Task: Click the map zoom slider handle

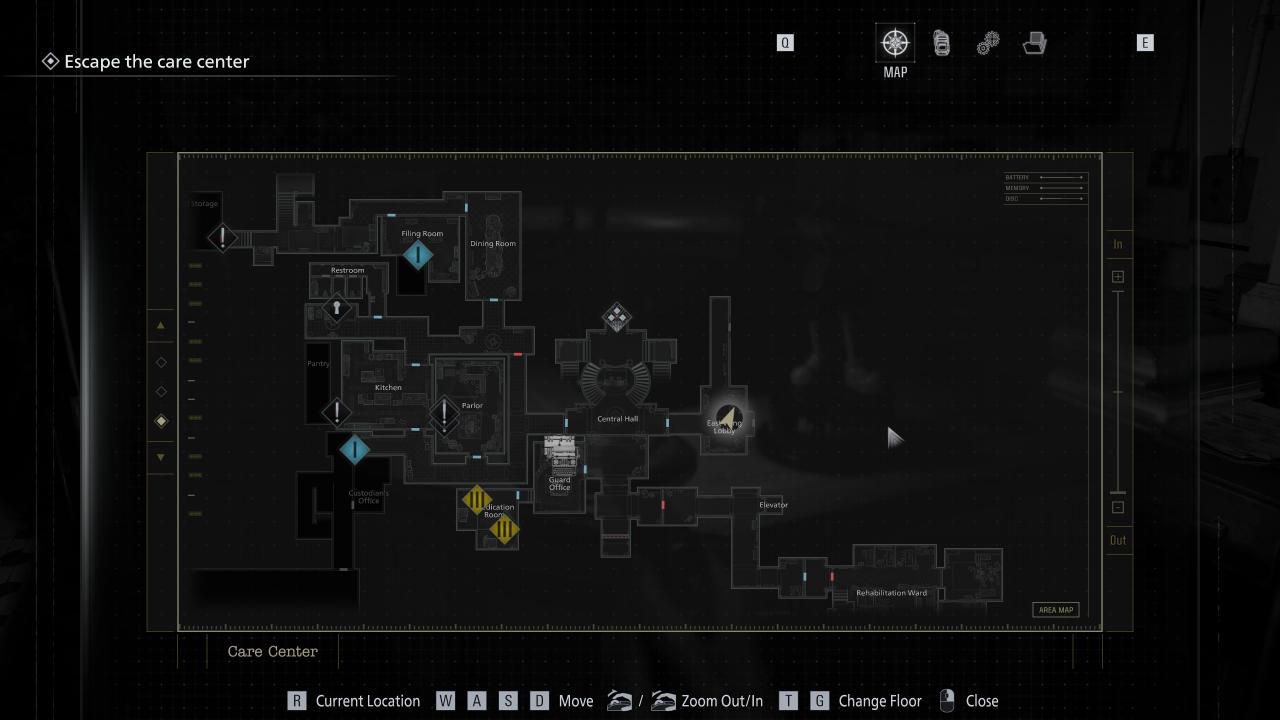Action: point(1118,492)
